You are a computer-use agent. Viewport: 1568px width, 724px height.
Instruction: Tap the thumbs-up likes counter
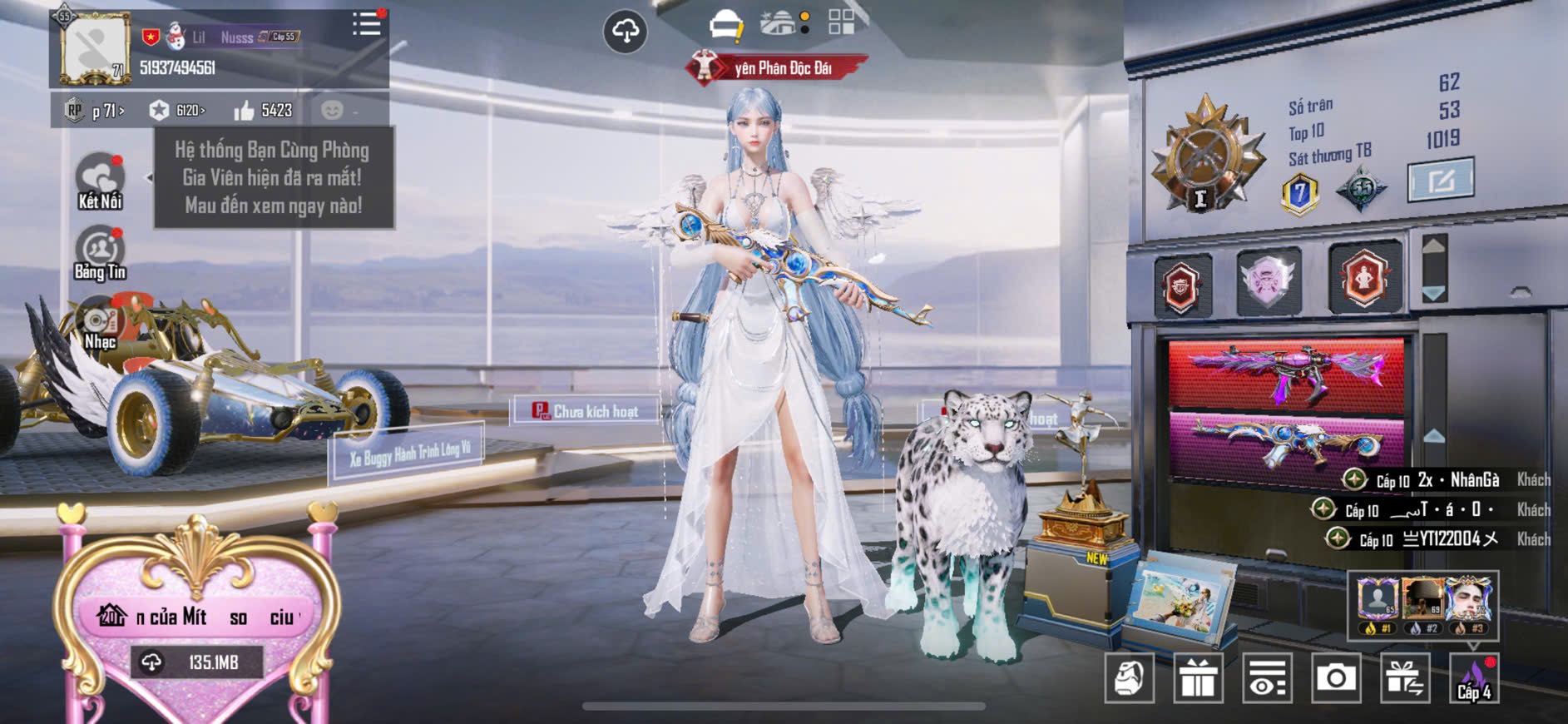tap(263, 110)
